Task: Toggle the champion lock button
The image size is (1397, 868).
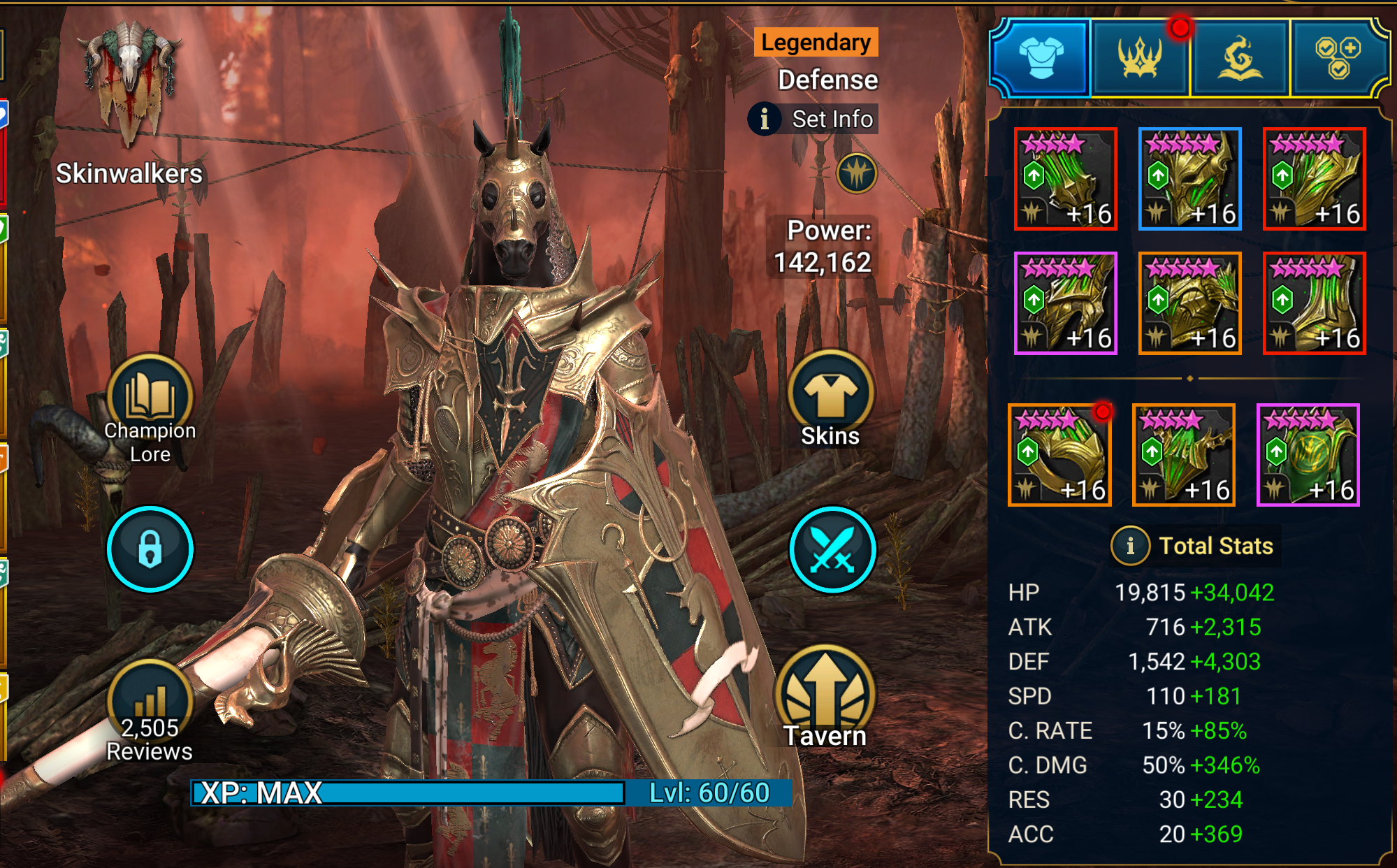Action: point(150,549)
